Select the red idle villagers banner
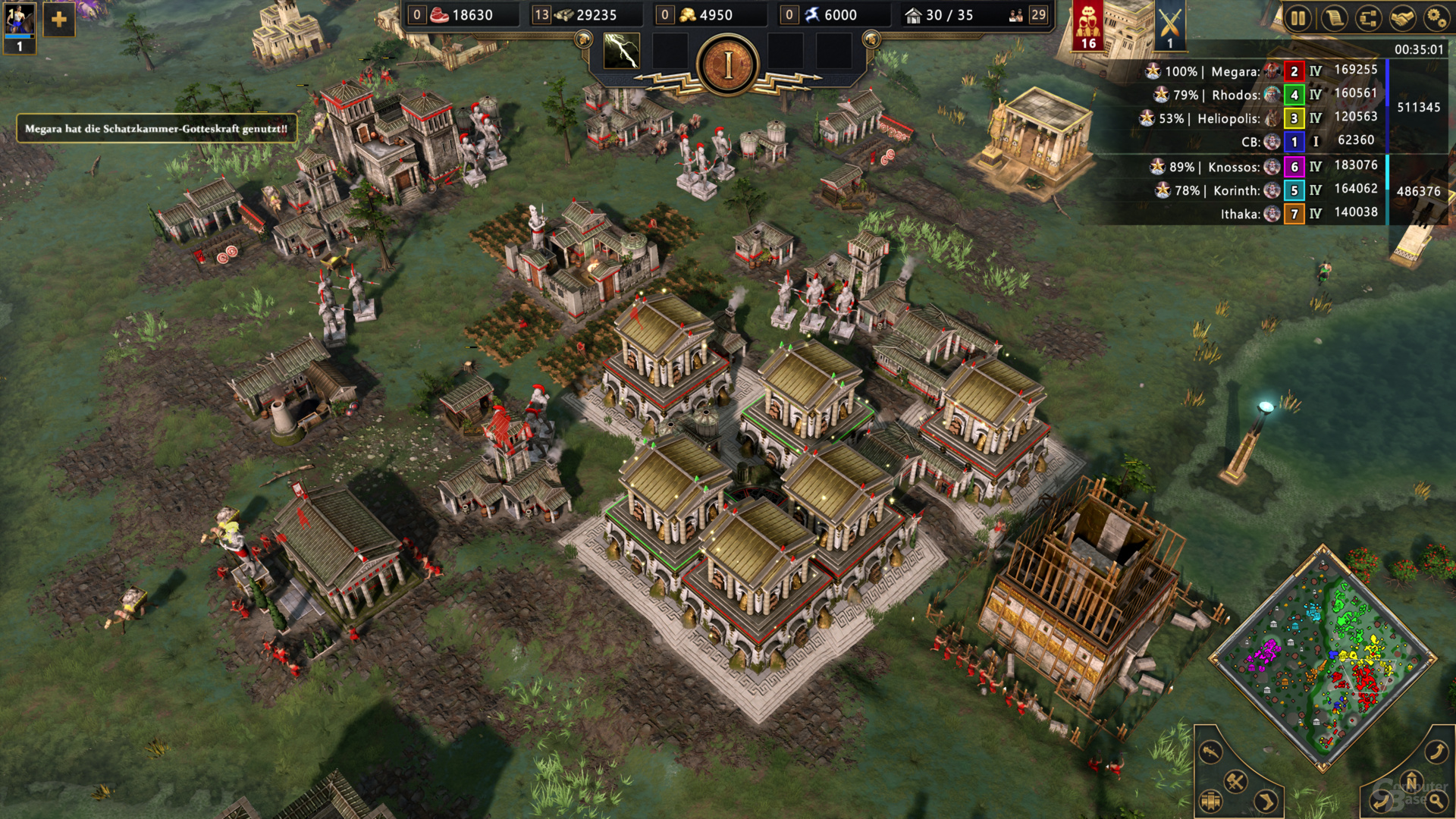The width and height of the screenshot is (1456, 819). coord(1088,26)
